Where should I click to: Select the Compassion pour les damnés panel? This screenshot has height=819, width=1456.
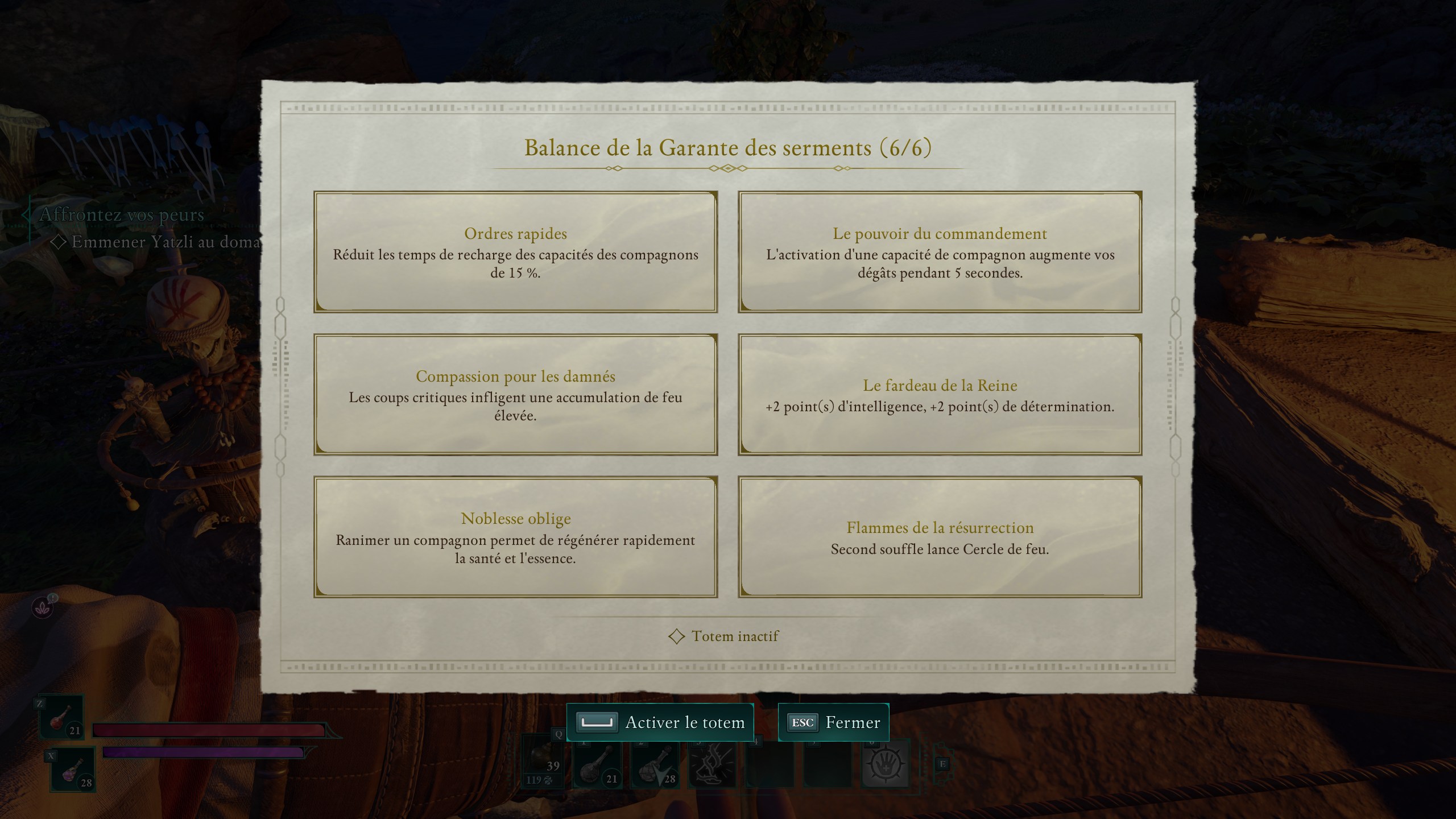tap(515, 395)
